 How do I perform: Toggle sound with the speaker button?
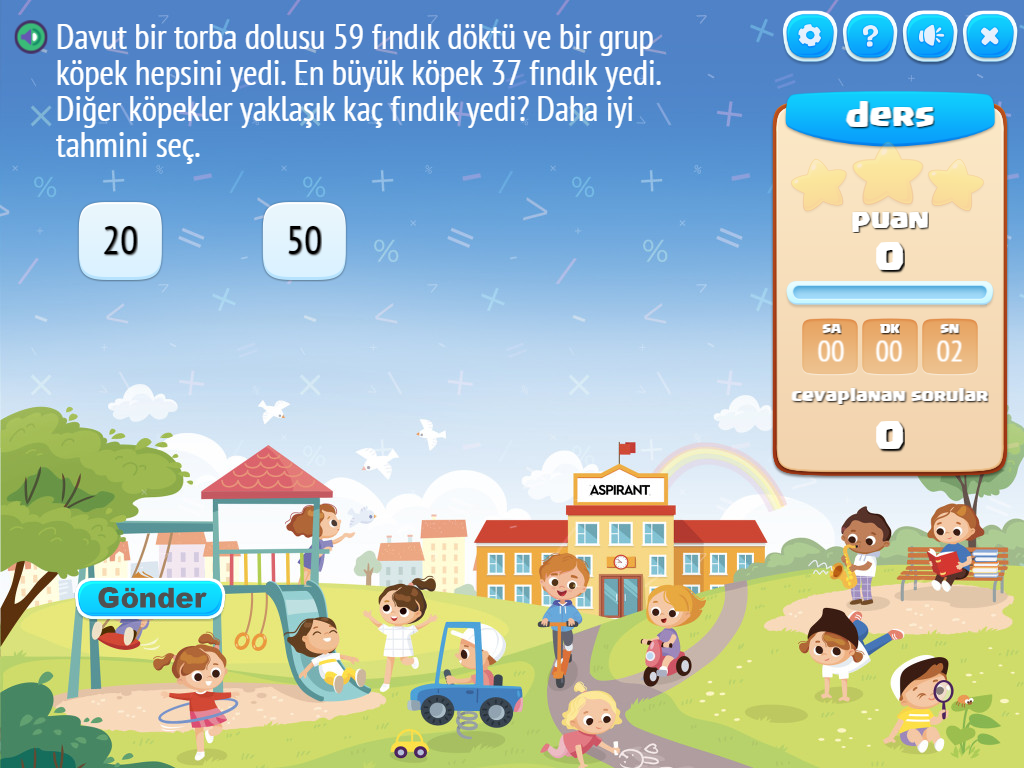930,37
